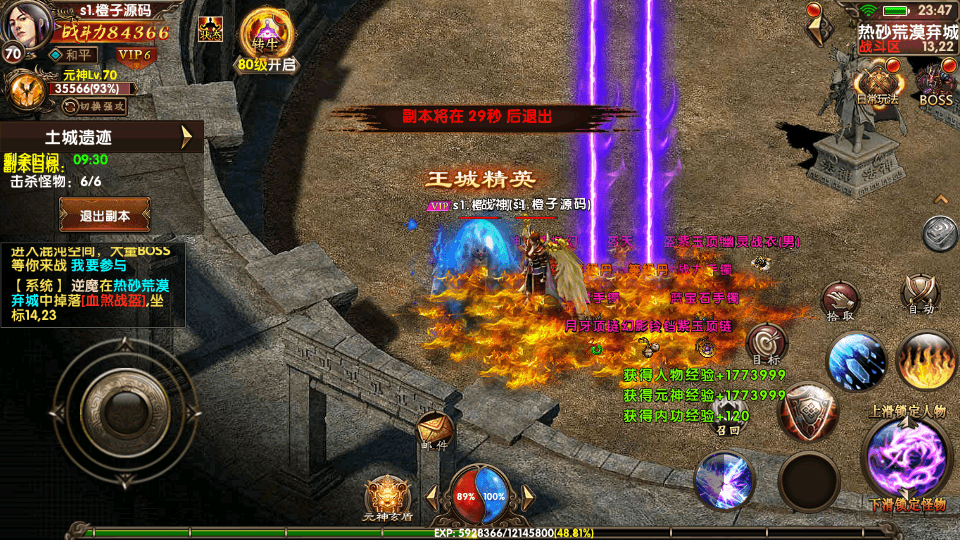
Task: Tap the 目标 target button
Action: tap(767, 343)
